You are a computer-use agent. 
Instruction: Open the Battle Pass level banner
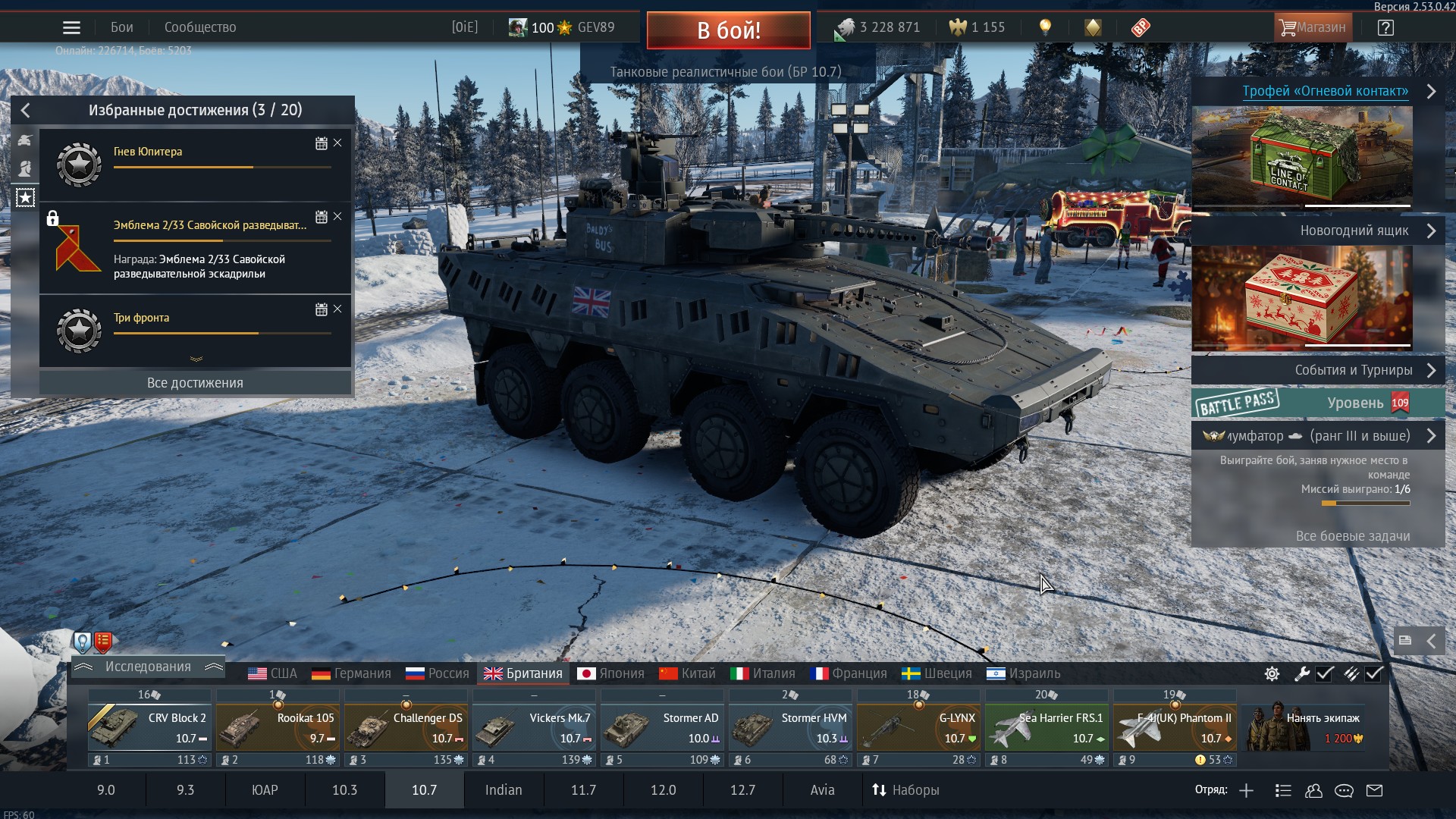coord(1318,403)
